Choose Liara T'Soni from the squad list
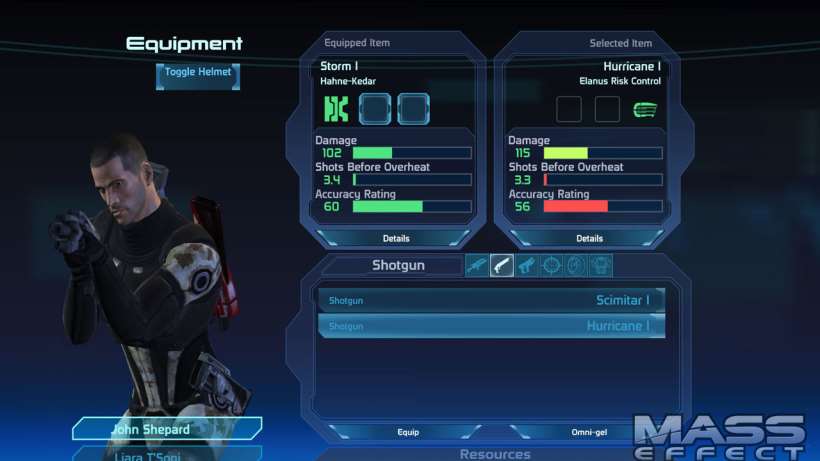This screenshot has height=461, width=820. pyautogui.click(x=150, y=453)
